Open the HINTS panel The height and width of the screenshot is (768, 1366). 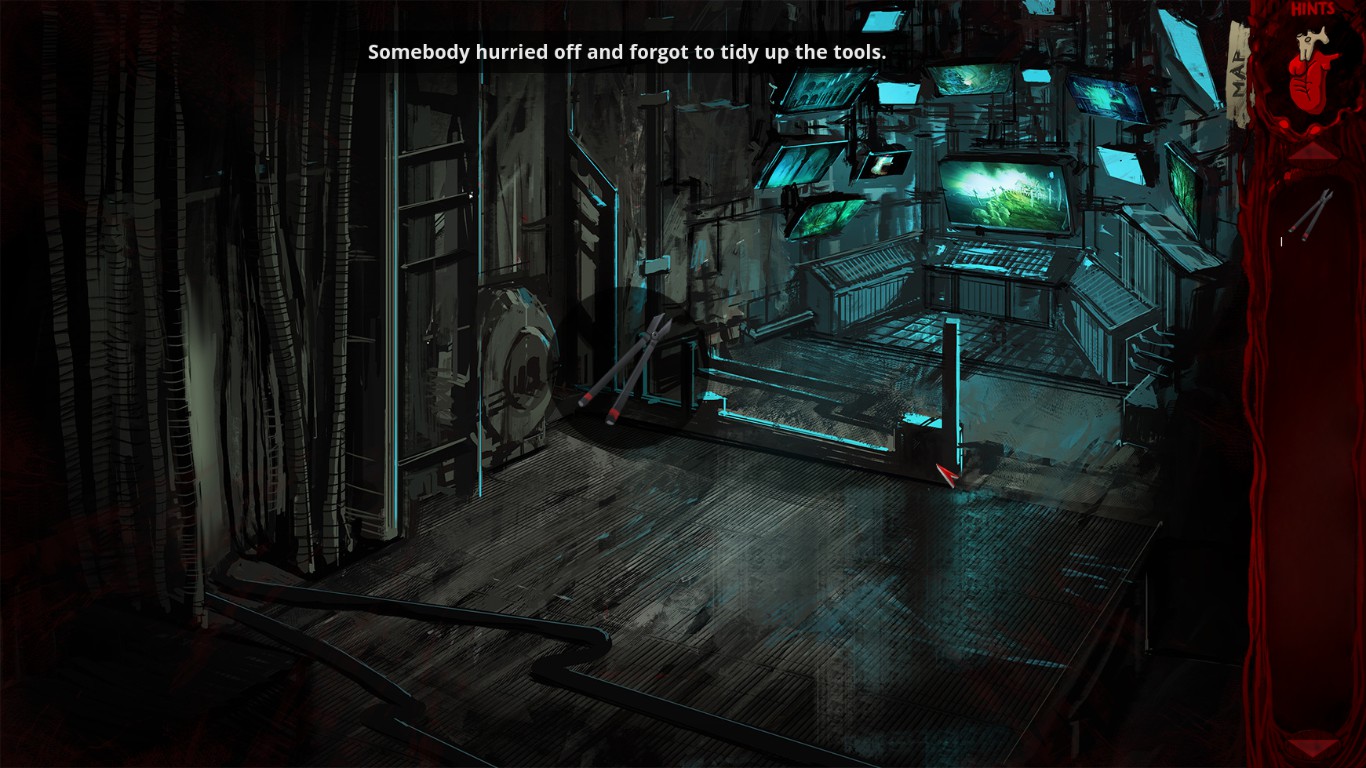(1313, 12)
